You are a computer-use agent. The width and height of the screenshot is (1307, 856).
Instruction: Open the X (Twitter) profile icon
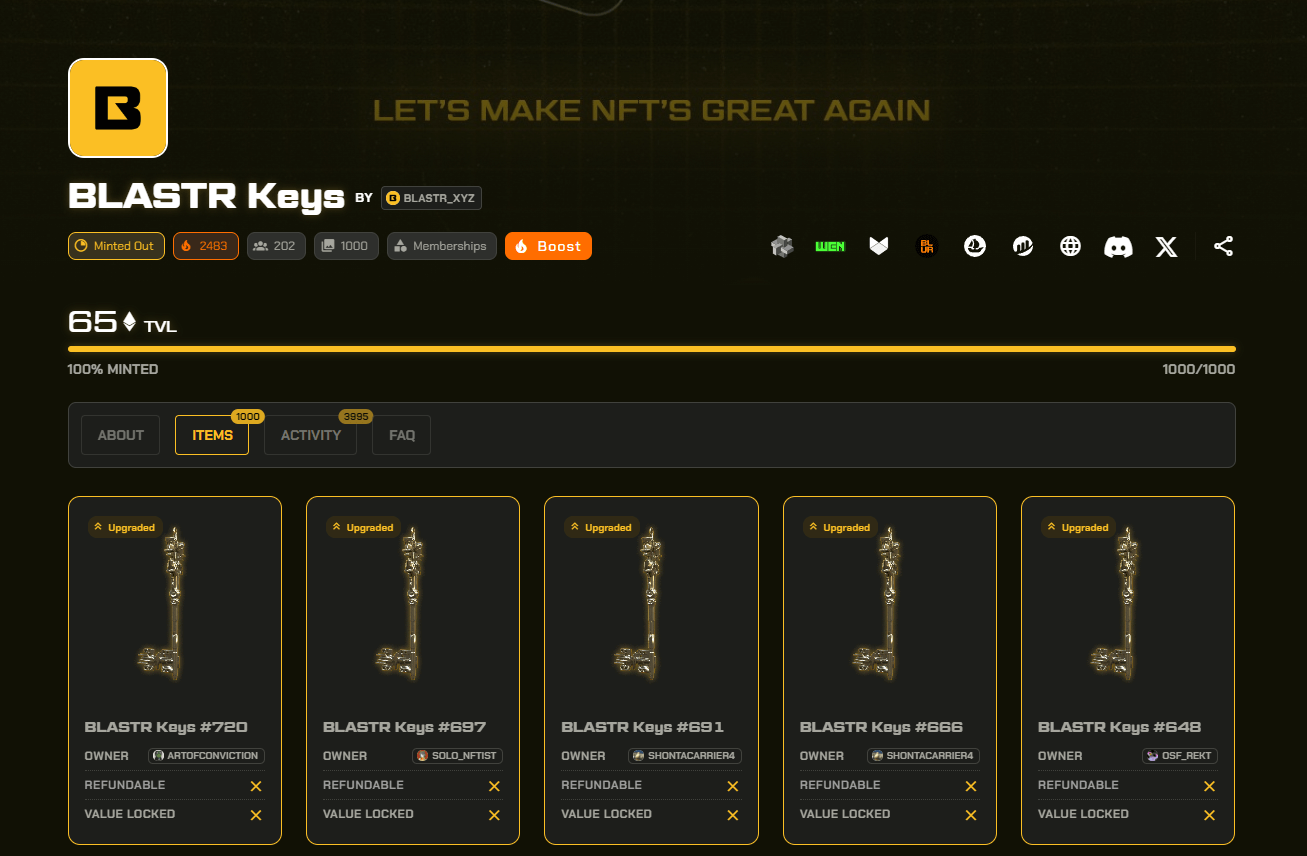point(1166,246)
